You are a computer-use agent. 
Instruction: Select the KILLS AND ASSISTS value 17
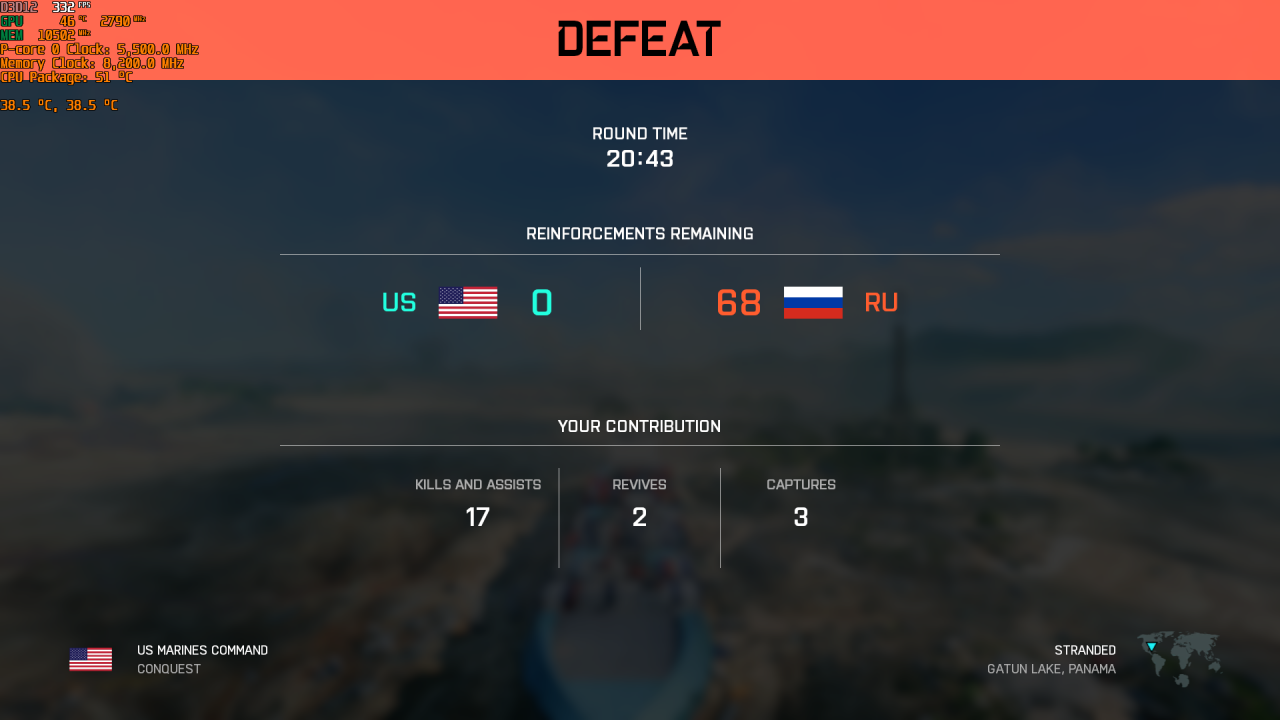(x=478, y=517)
